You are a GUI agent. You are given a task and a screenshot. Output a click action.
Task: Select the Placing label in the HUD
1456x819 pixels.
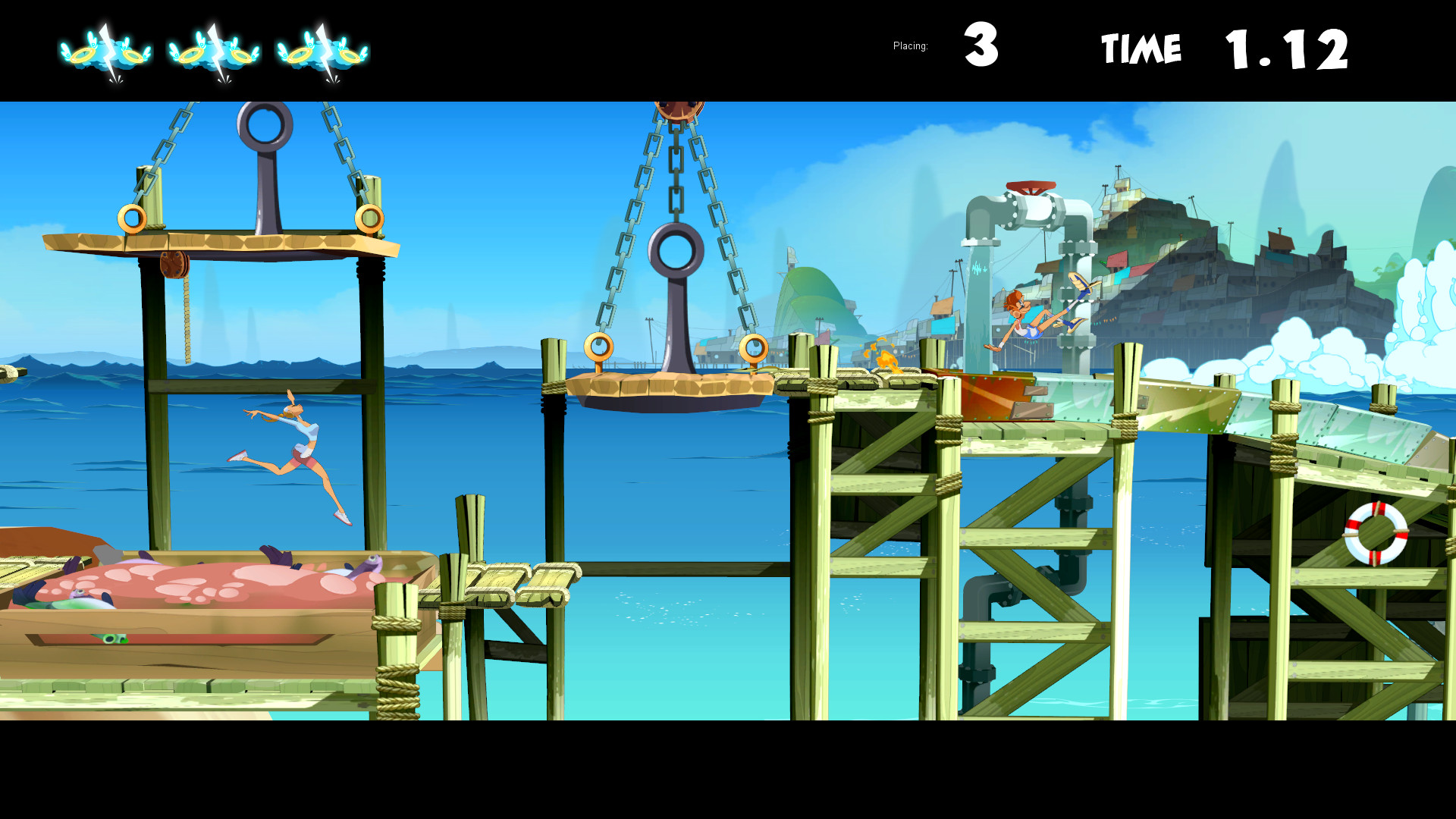(909, 45)
